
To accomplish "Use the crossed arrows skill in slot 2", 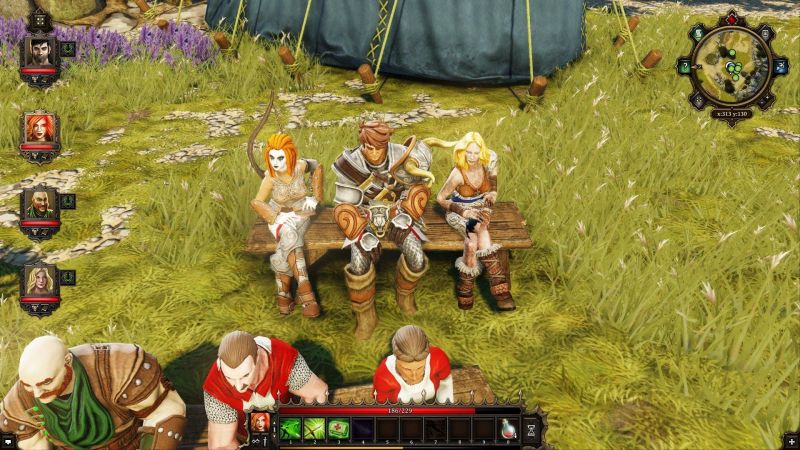I will (x=315, y=428).
